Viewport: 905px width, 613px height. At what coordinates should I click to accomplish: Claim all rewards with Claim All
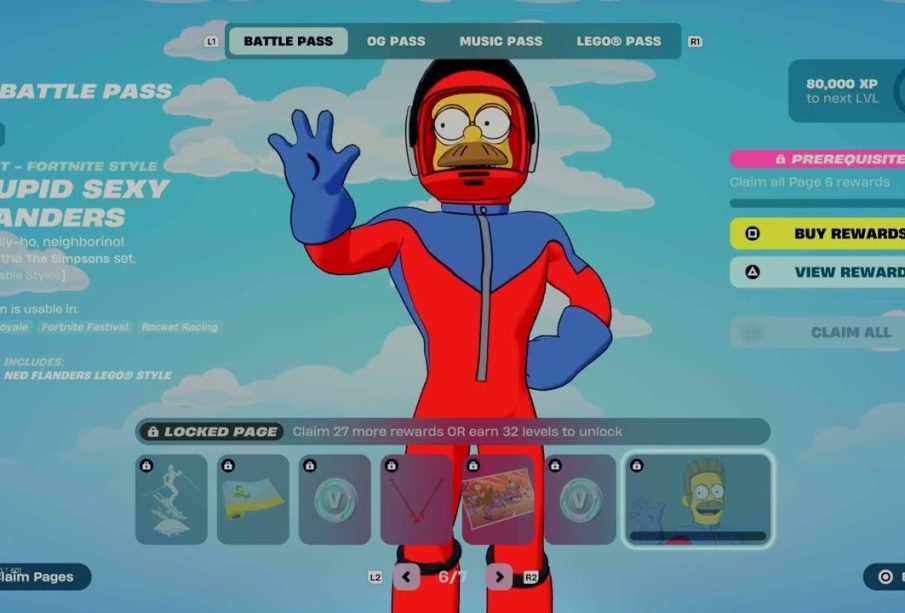pos(818,332)
